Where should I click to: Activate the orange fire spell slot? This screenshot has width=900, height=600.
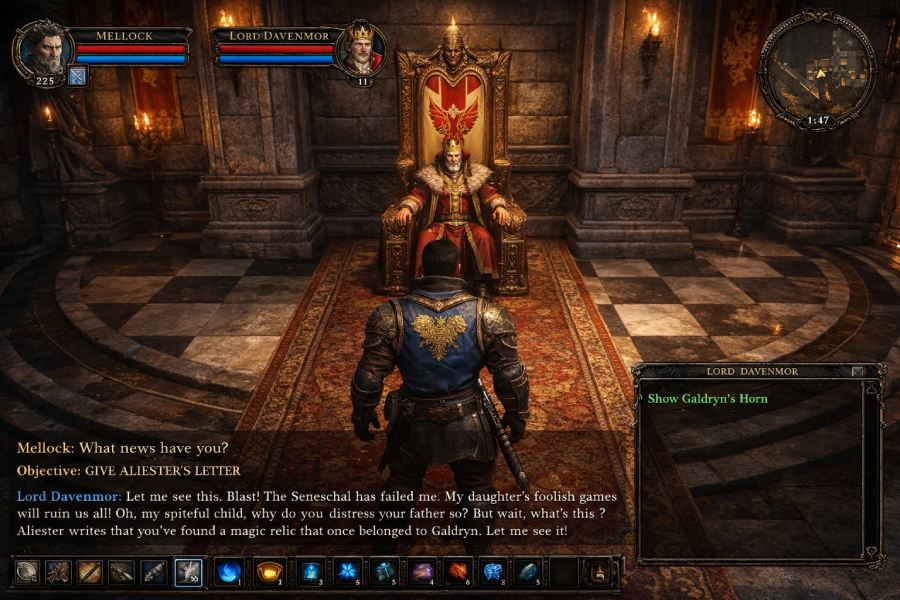tap(458, 572)
